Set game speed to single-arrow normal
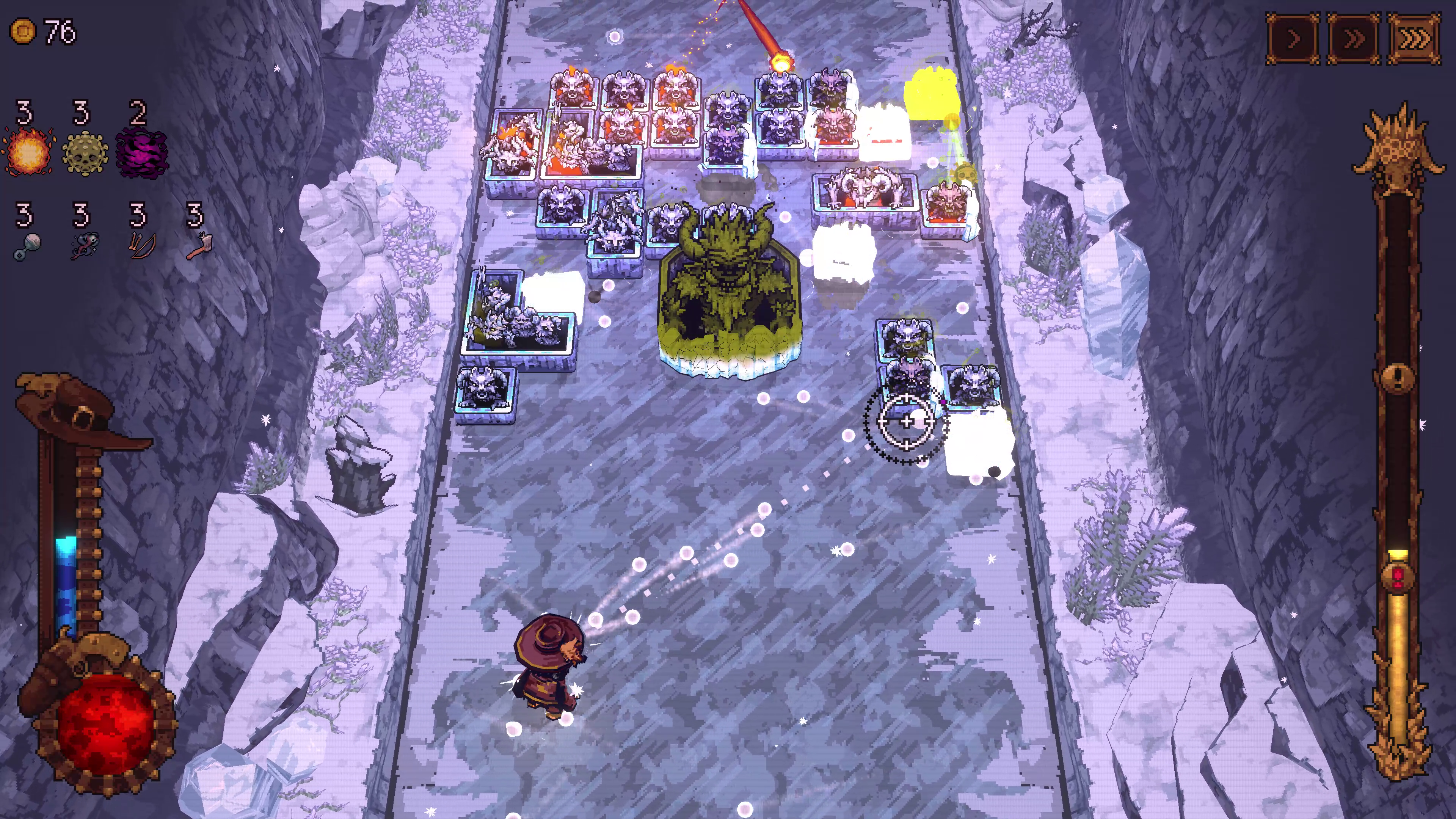This screenshot has height=819, width=1456. [1293, 39]
